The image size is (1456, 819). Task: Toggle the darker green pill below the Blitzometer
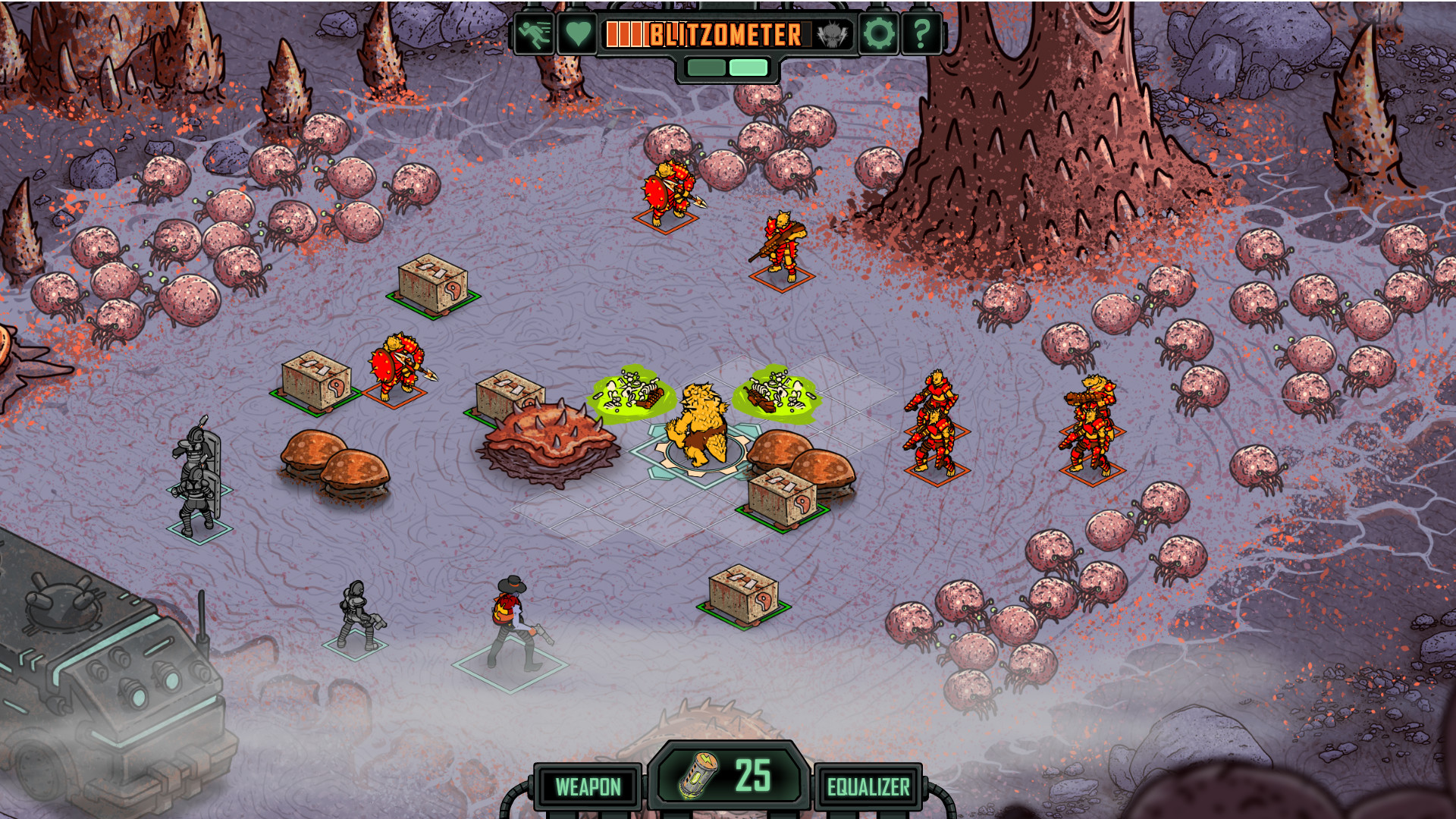click(x=705, y=67)
